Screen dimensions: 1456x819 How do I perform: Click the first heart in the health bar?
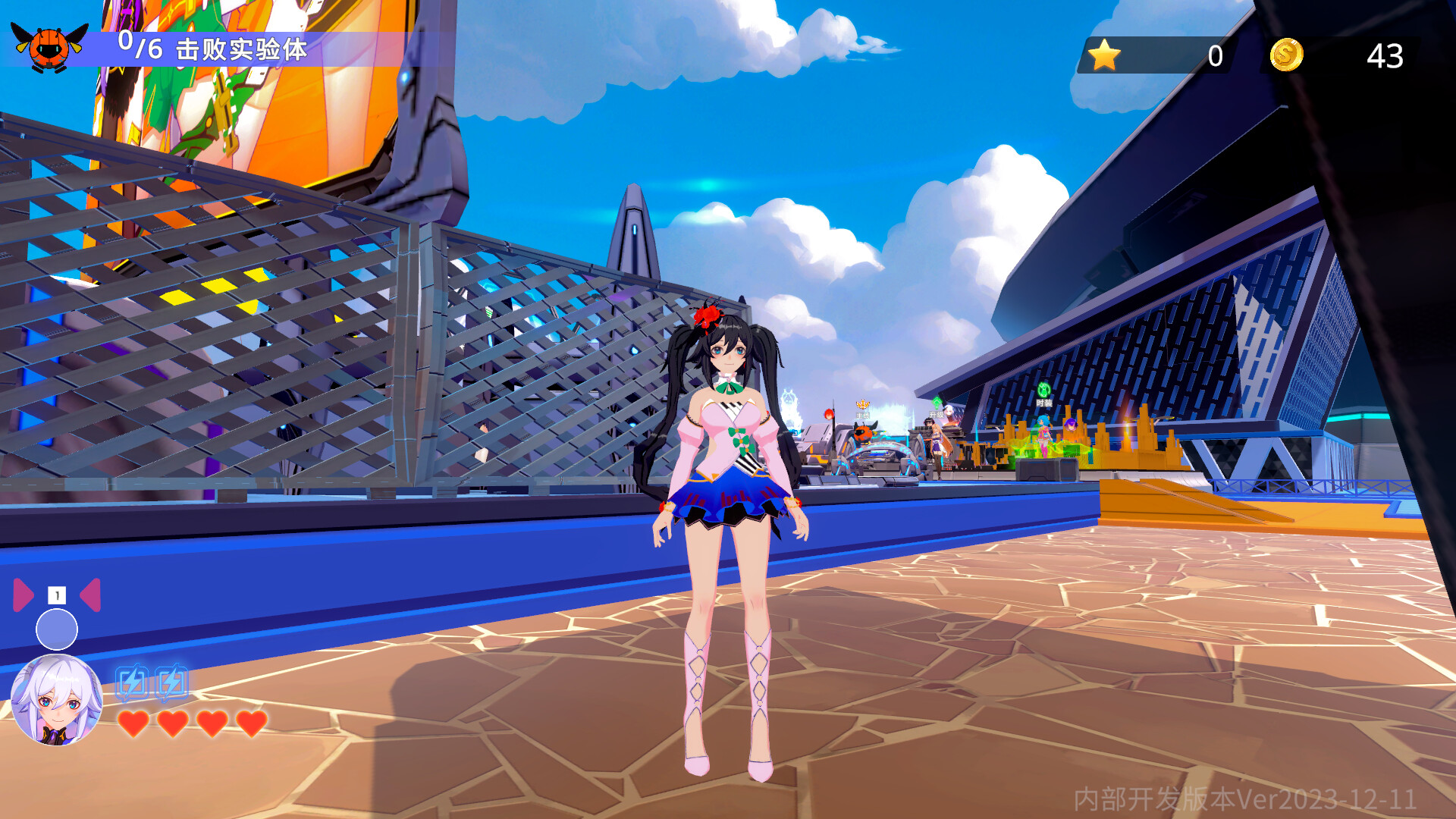click(133, 725)
